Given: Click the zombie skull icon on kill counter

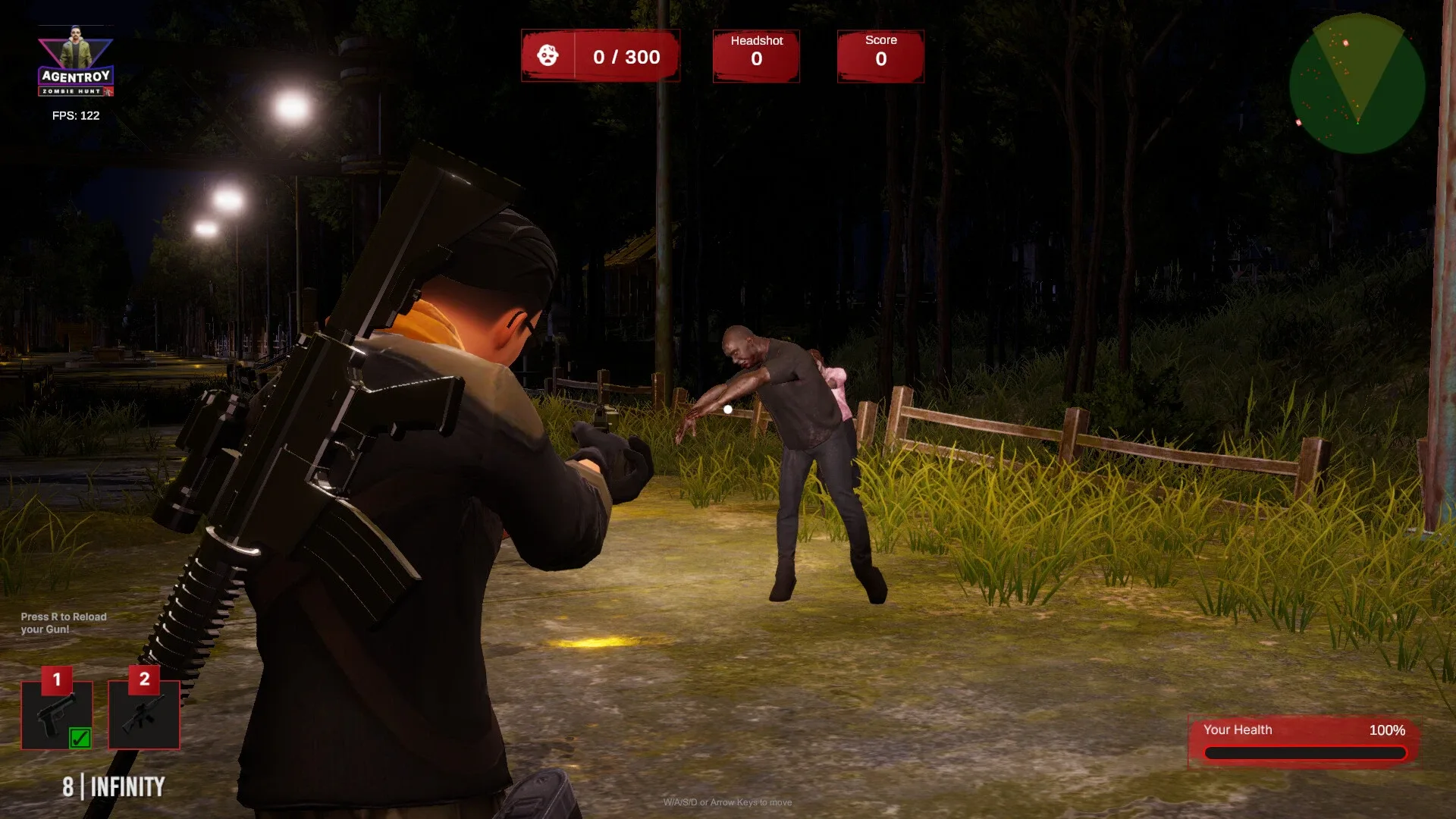Looking at the screenshot, I should [x=548, y=55].
